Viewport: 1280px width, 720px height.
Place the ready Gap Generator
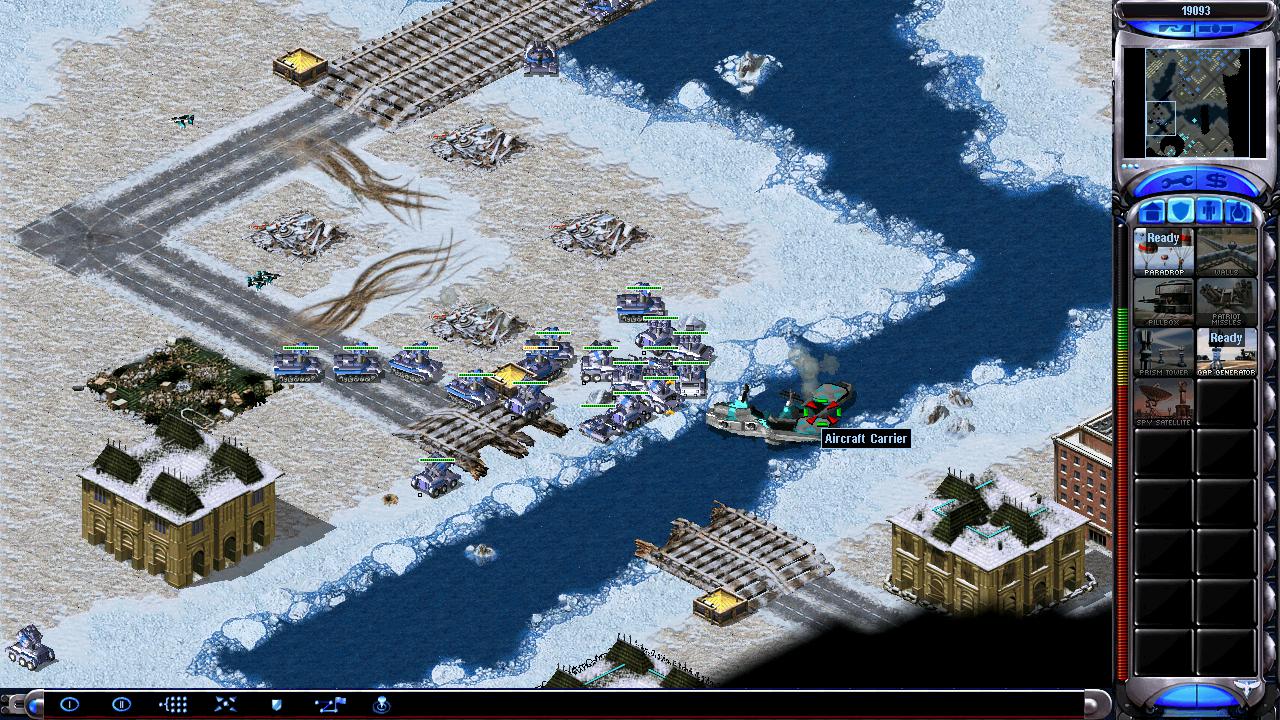pos(1226,352)
